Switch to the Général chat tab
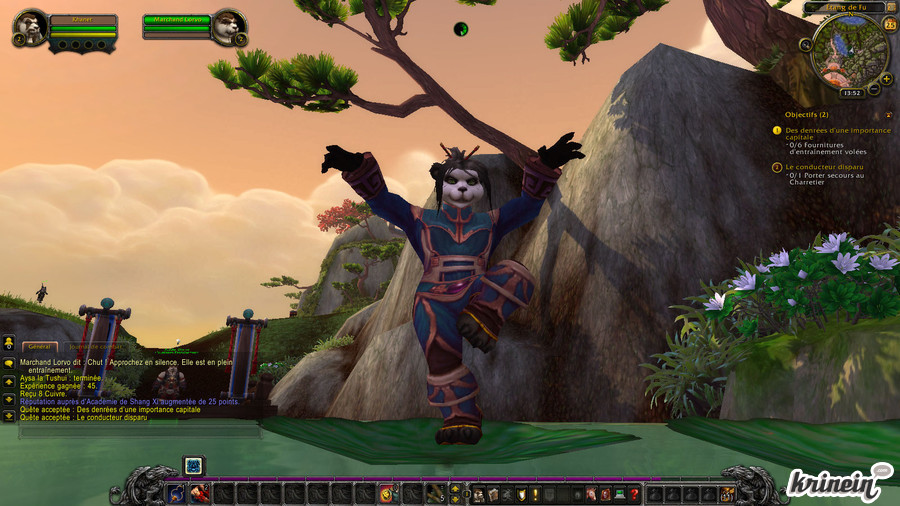 point(41,346)
